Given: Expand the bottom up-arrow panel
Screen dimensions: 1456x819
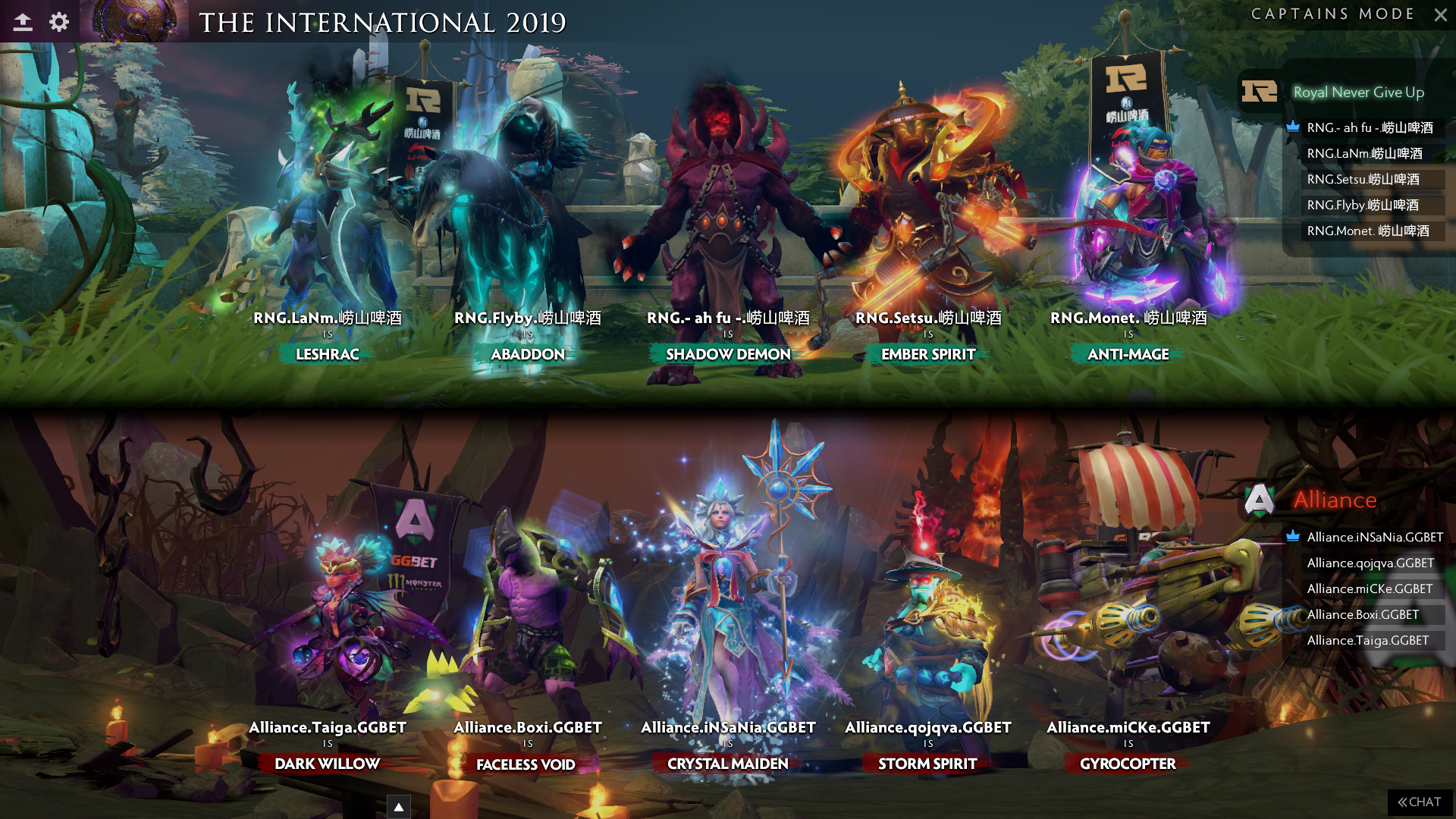Looking at the screenshot, I should [x=399, y=807].
